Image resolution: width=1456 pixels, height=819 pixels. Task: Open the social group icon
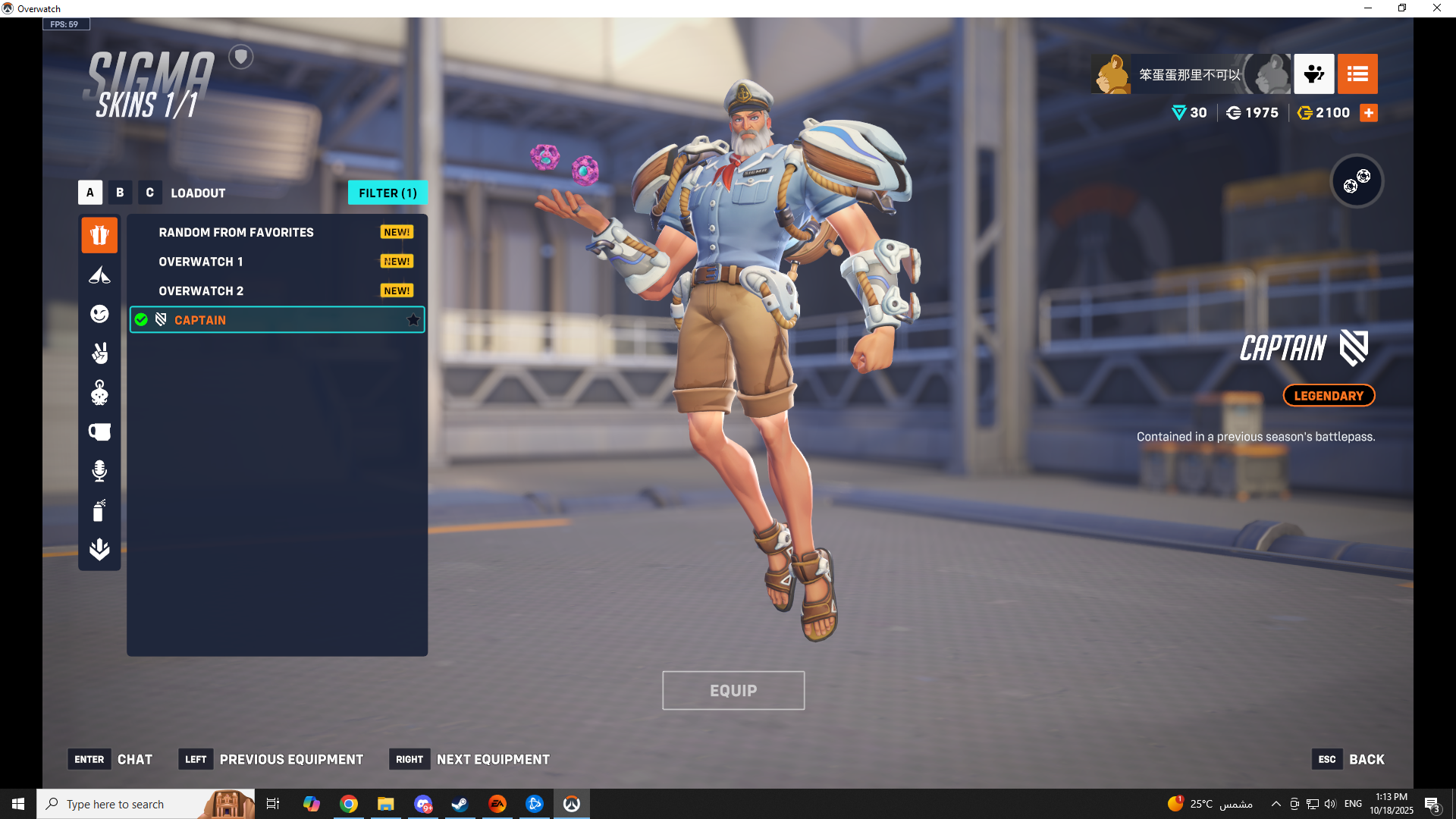[1313, 74]
